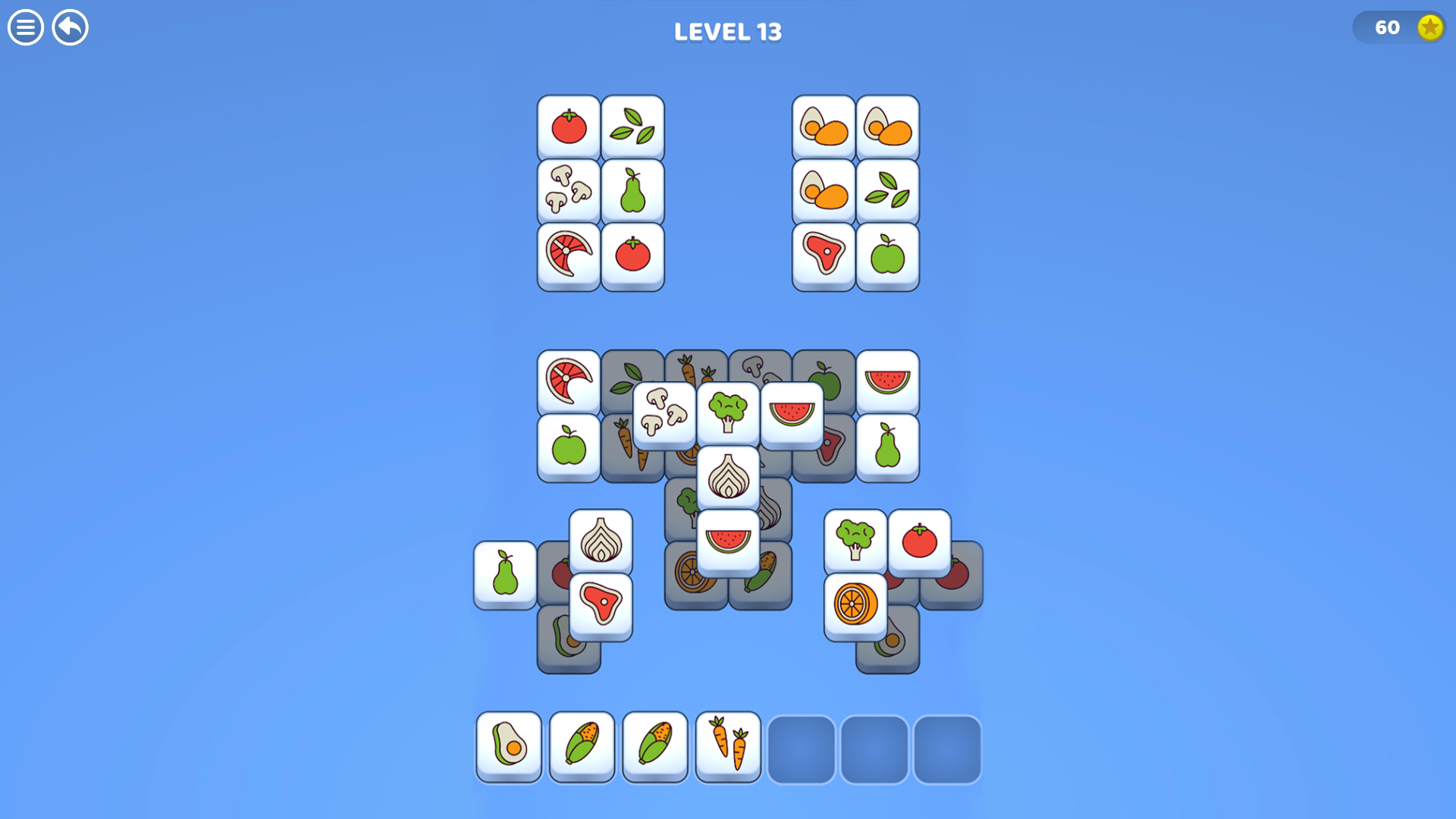Click a corn tile in the bottom tray
The height and width of the screenshot is (819, 1456).
click(581, 748)
